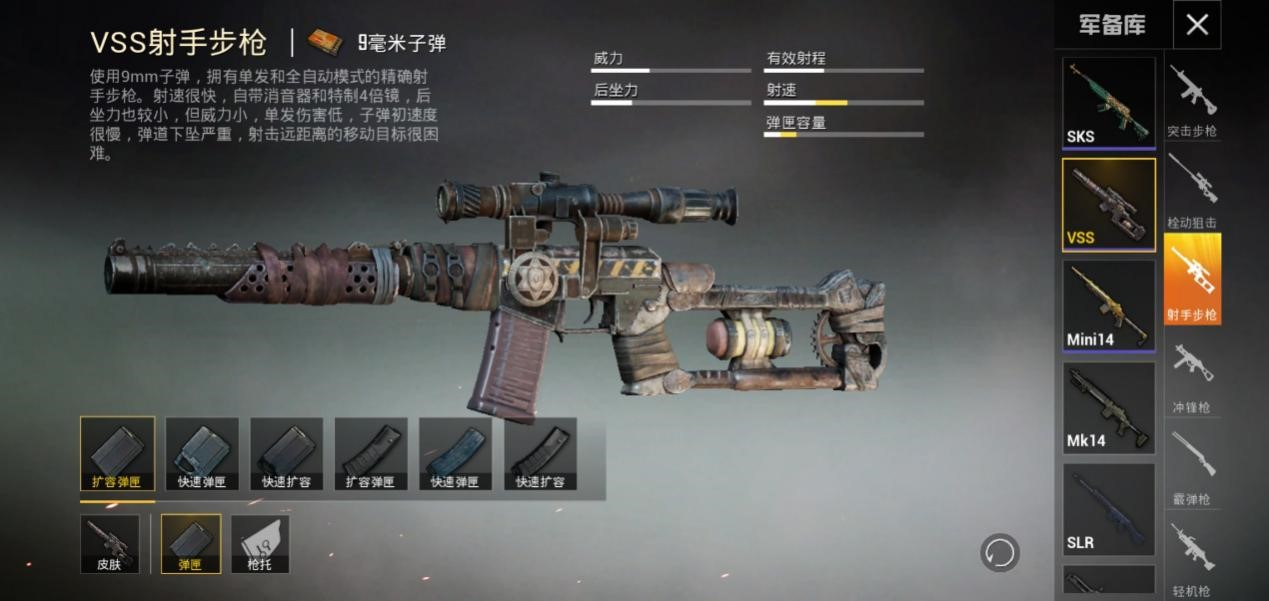Show the 轻机枪 light machine gun category
Viewport: 1269px width, 601px height.
[x=1192, y=556]
